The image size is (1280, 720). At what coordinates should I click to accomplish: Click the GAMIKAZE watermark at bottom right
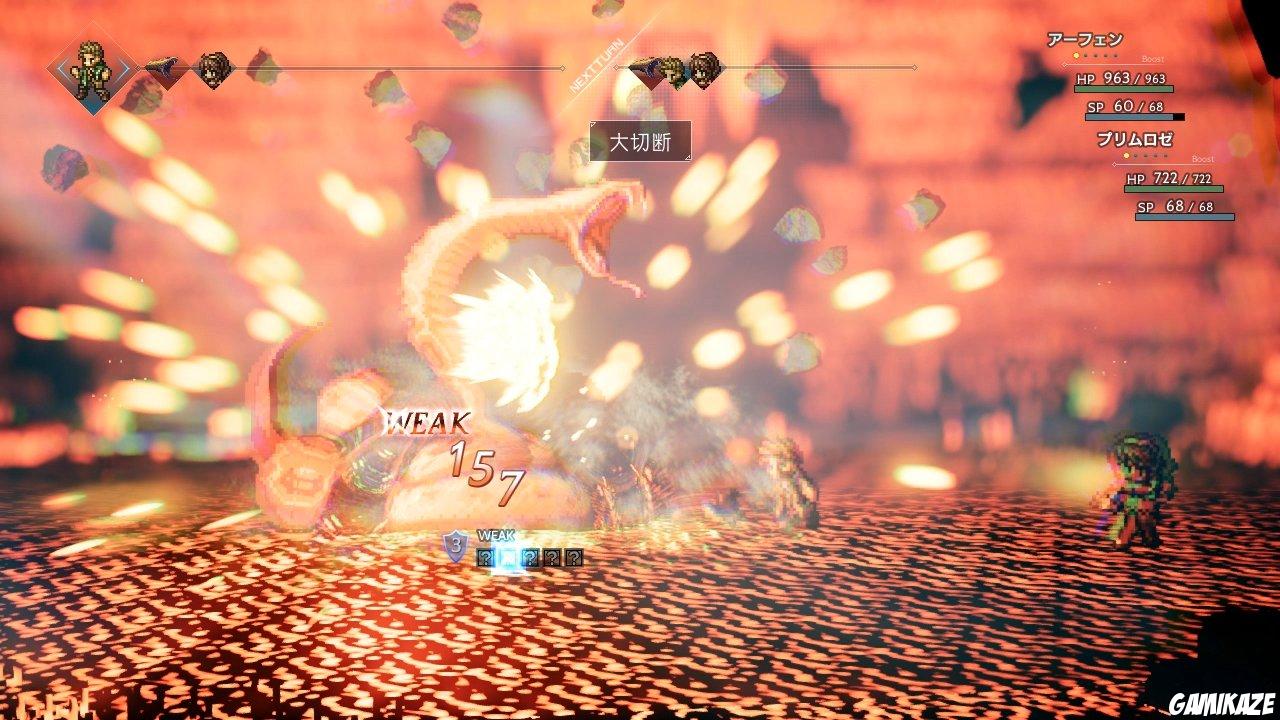1219,702
